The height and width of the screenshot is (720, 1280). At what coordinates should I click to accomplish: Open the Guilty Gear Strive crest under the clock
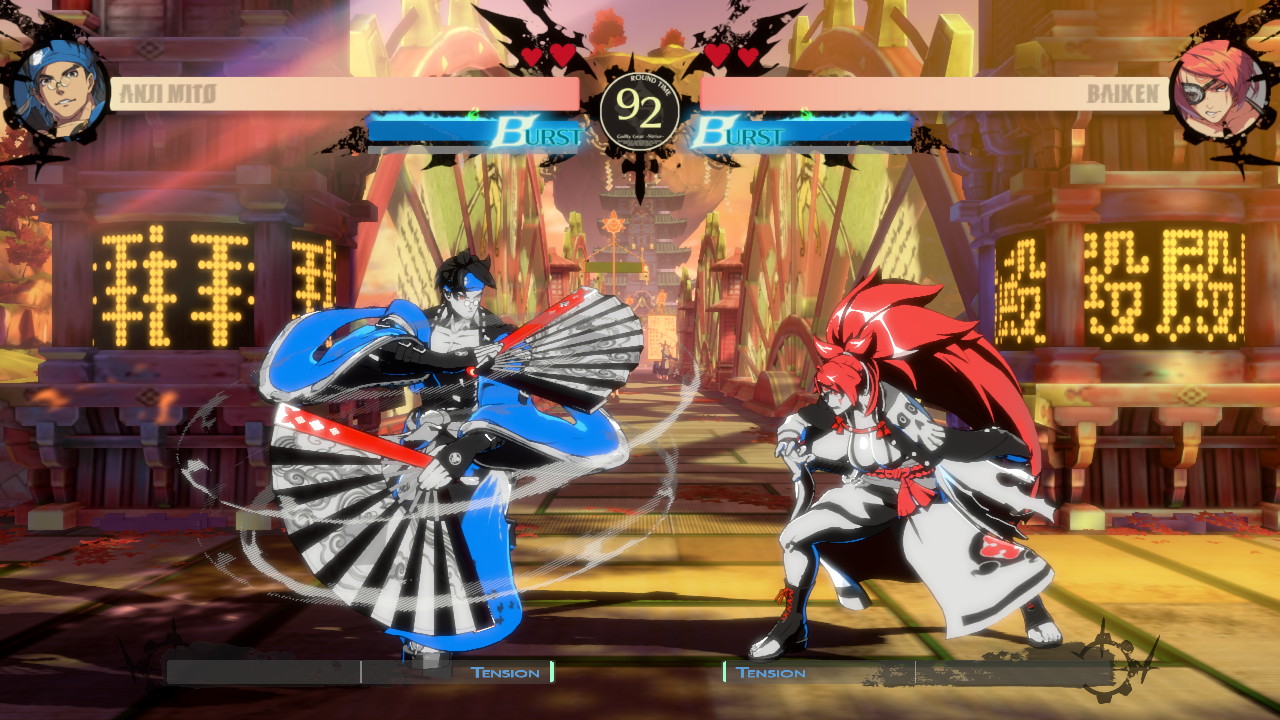[x=640, y=134]
